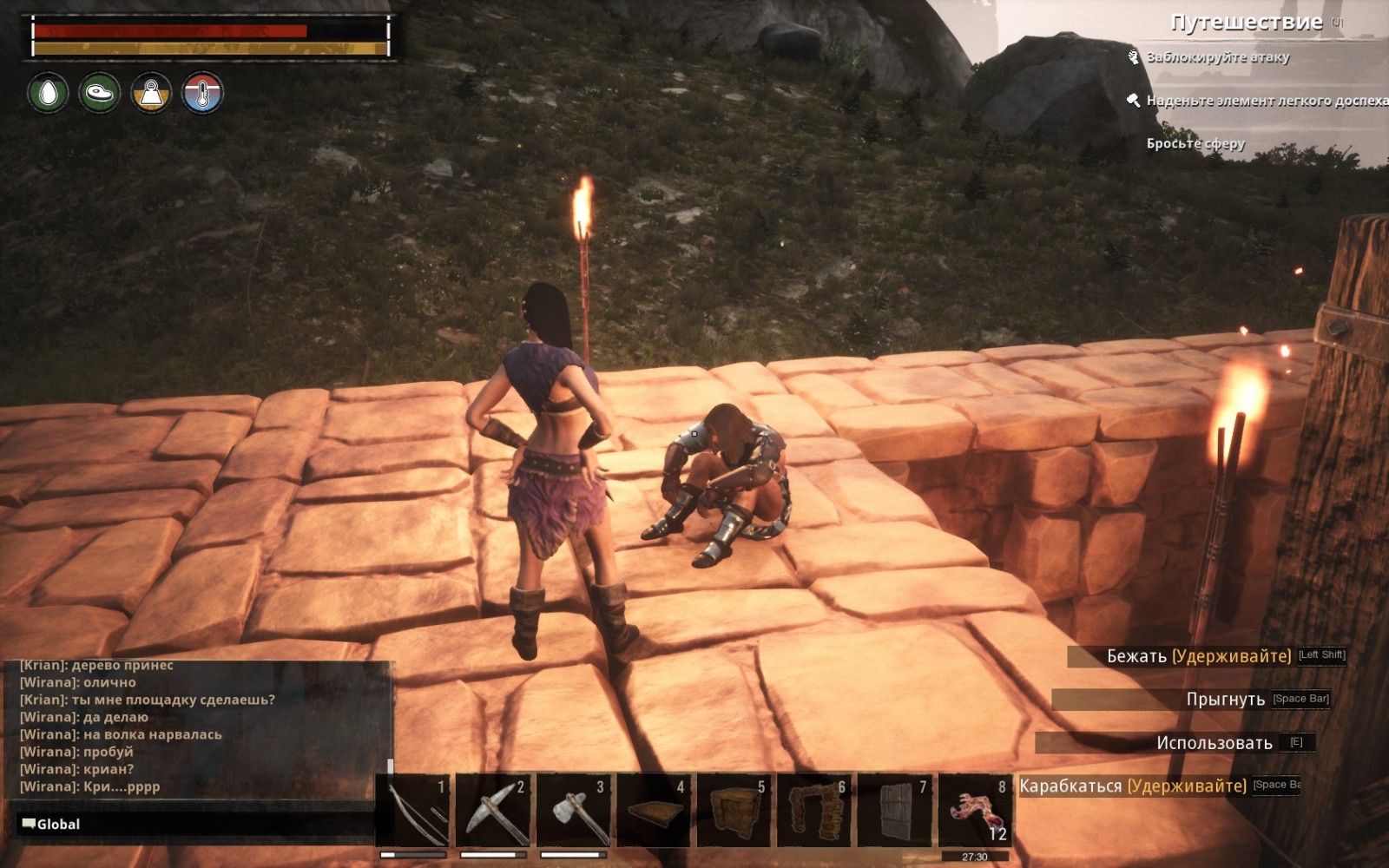Image resolution: width=1389 pixels, height=868 pixels.
Task: Select the 'Заблокируйте атаку' journey objective
Action: pyautogui.click(x=1217, y=57)
